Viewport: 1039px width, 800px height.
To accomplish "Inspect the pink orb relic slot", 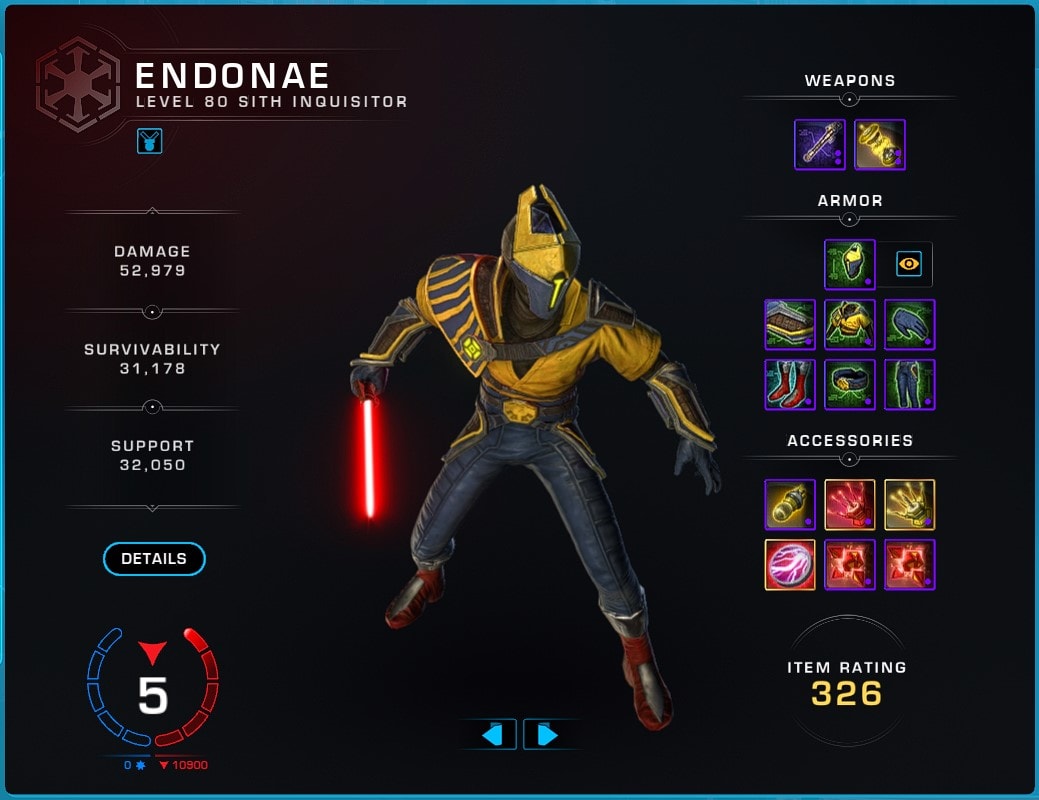I will point(790,565).
